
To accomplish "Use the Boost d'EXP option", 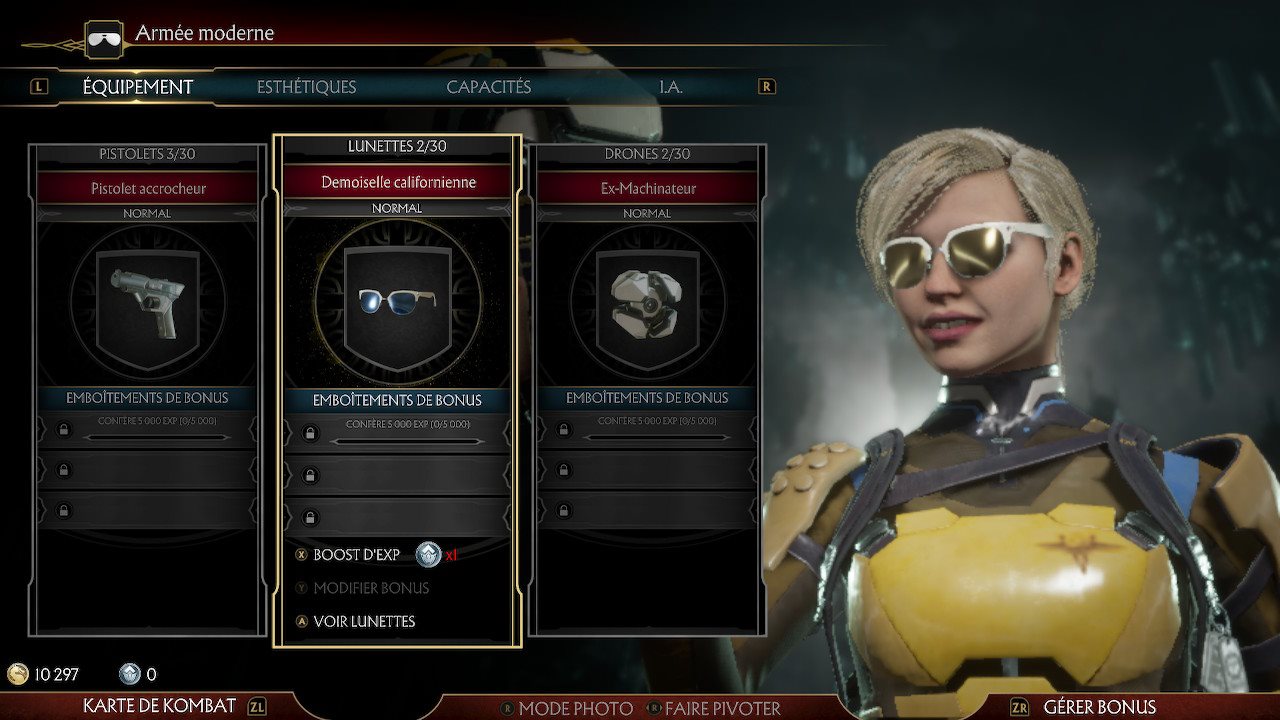I will 357,555.
